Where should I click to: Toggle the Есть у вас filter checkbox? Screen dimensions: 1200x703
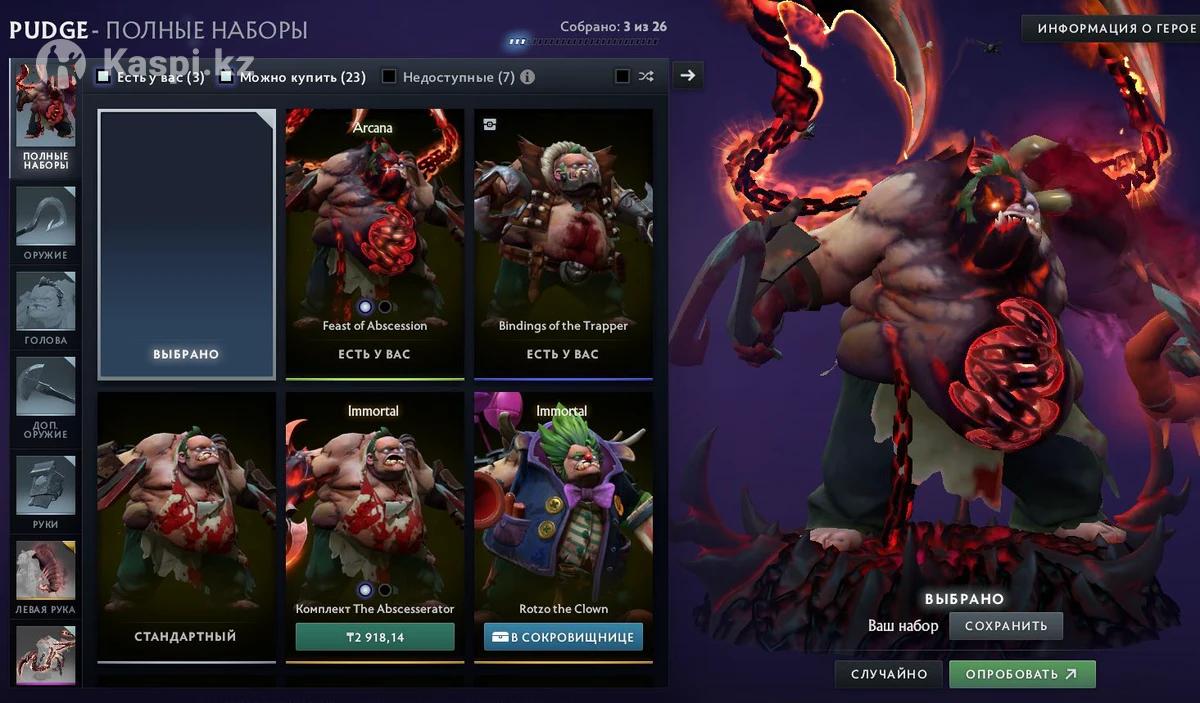(104, 77)
